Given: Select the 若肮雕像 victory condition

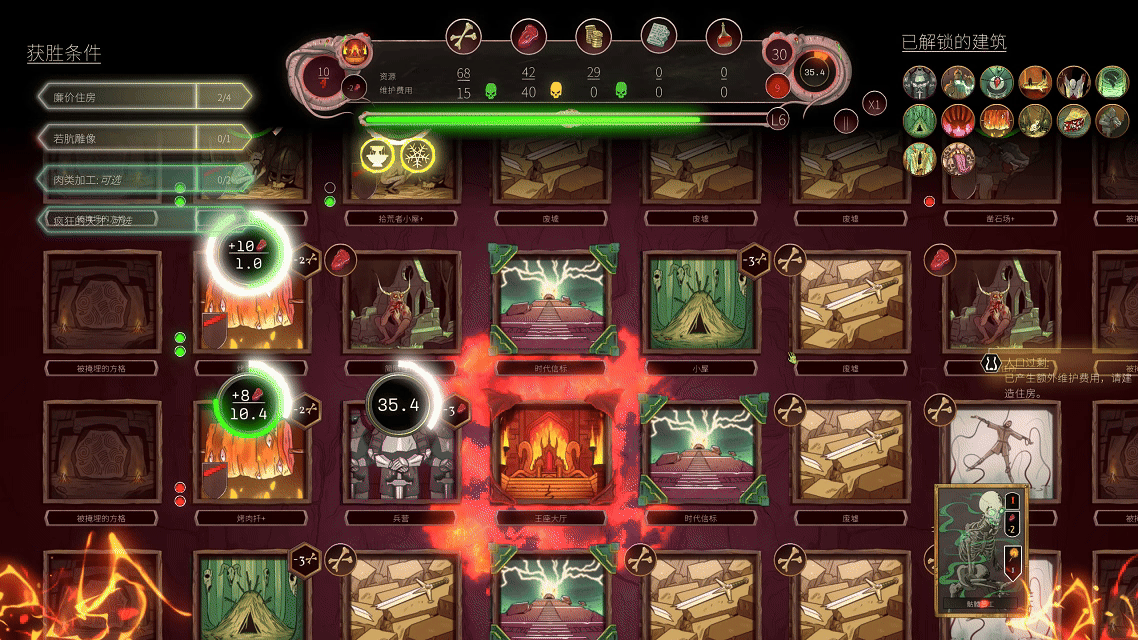Looking at the screenshot, I should coord(143,138).
